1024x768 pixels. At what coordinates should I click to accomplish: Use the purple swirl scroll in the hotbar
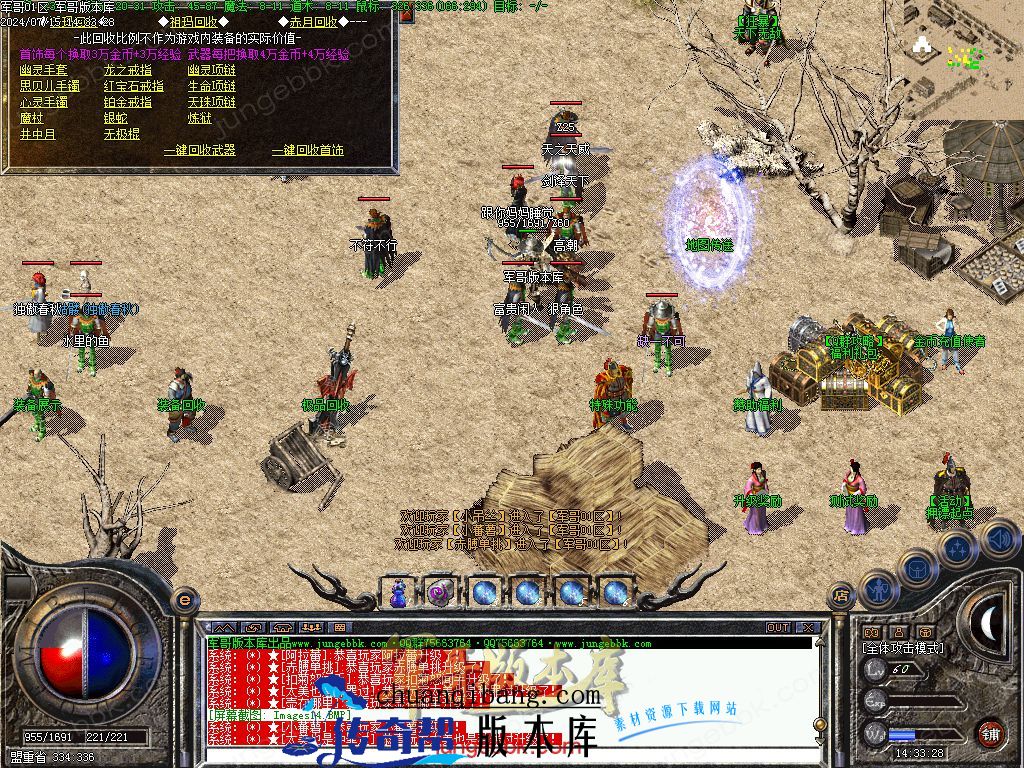[x=441, y=592]
